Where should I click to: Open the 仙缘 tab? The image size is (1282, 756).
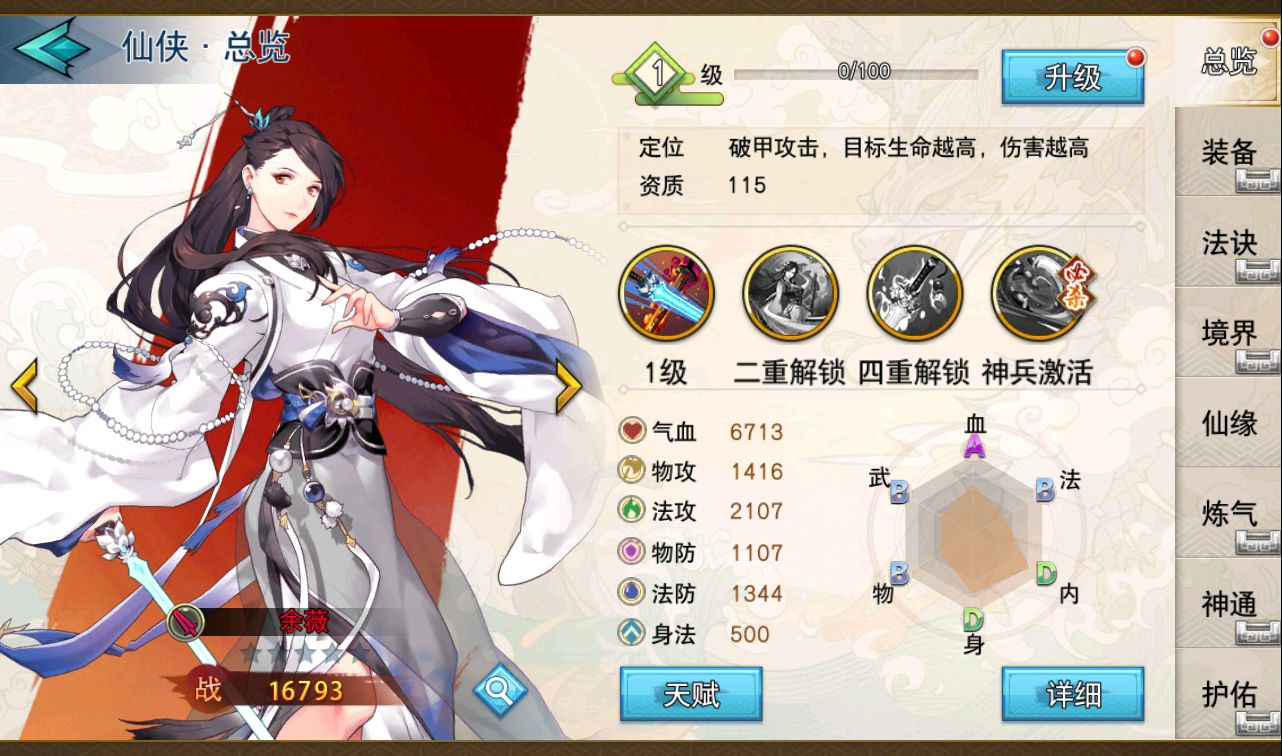tap(1228, 423)
